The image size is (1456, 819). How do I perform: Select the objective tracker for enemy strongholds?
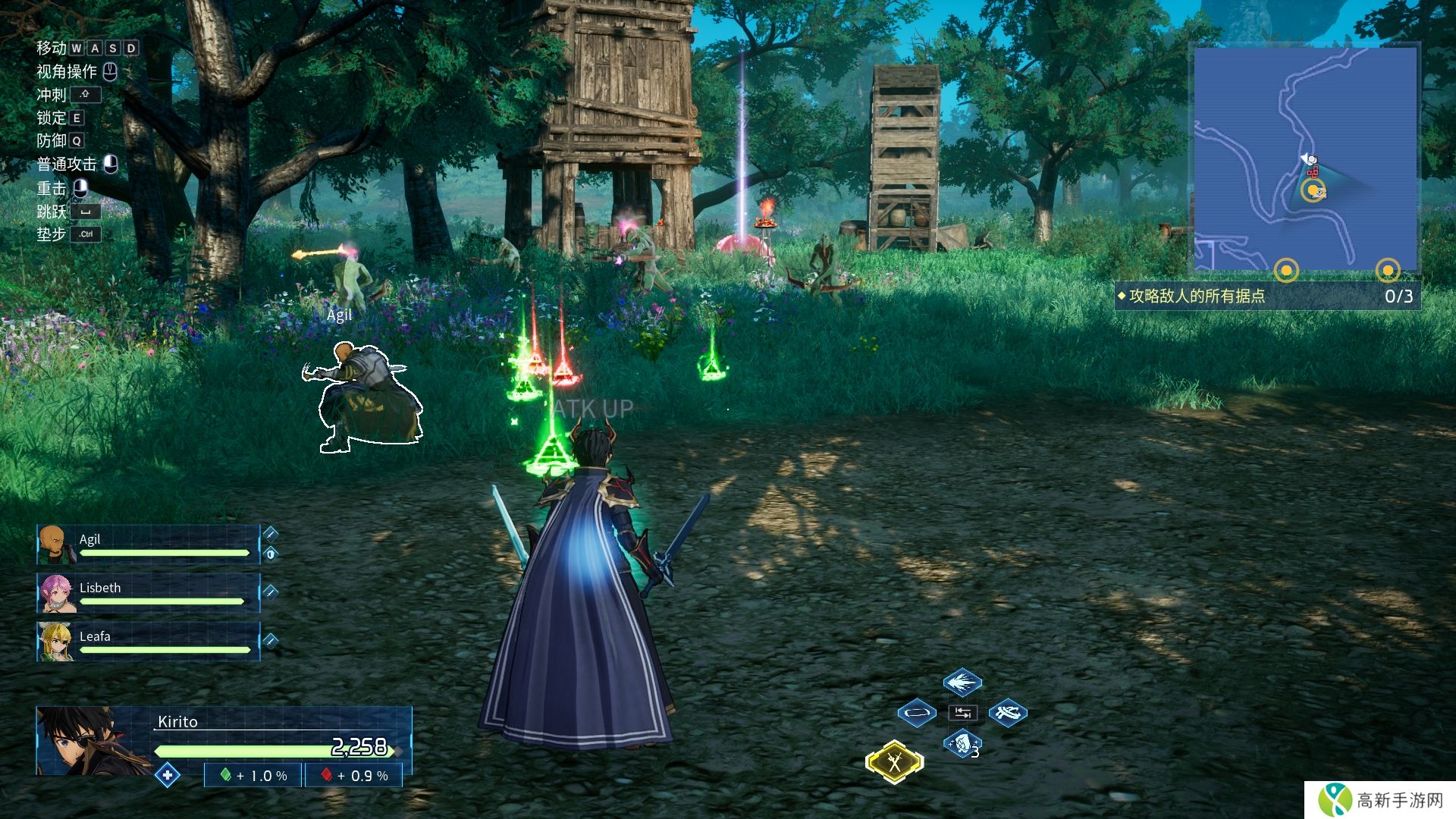click(x=1266, y=297)
